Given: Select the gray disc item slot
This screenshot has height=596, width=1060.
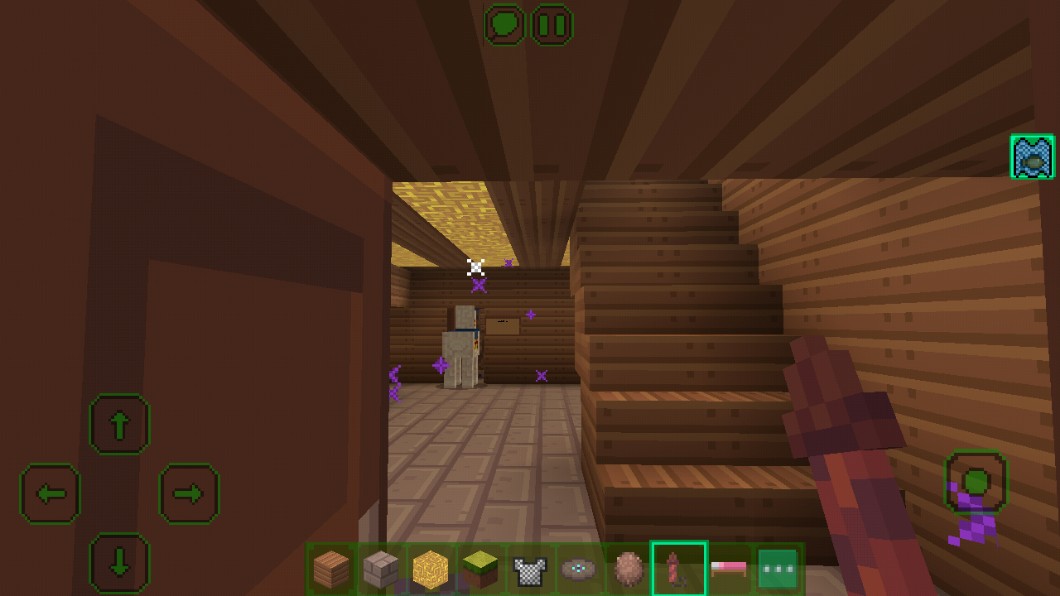Looking at the screenshot, I should [579, 570].
